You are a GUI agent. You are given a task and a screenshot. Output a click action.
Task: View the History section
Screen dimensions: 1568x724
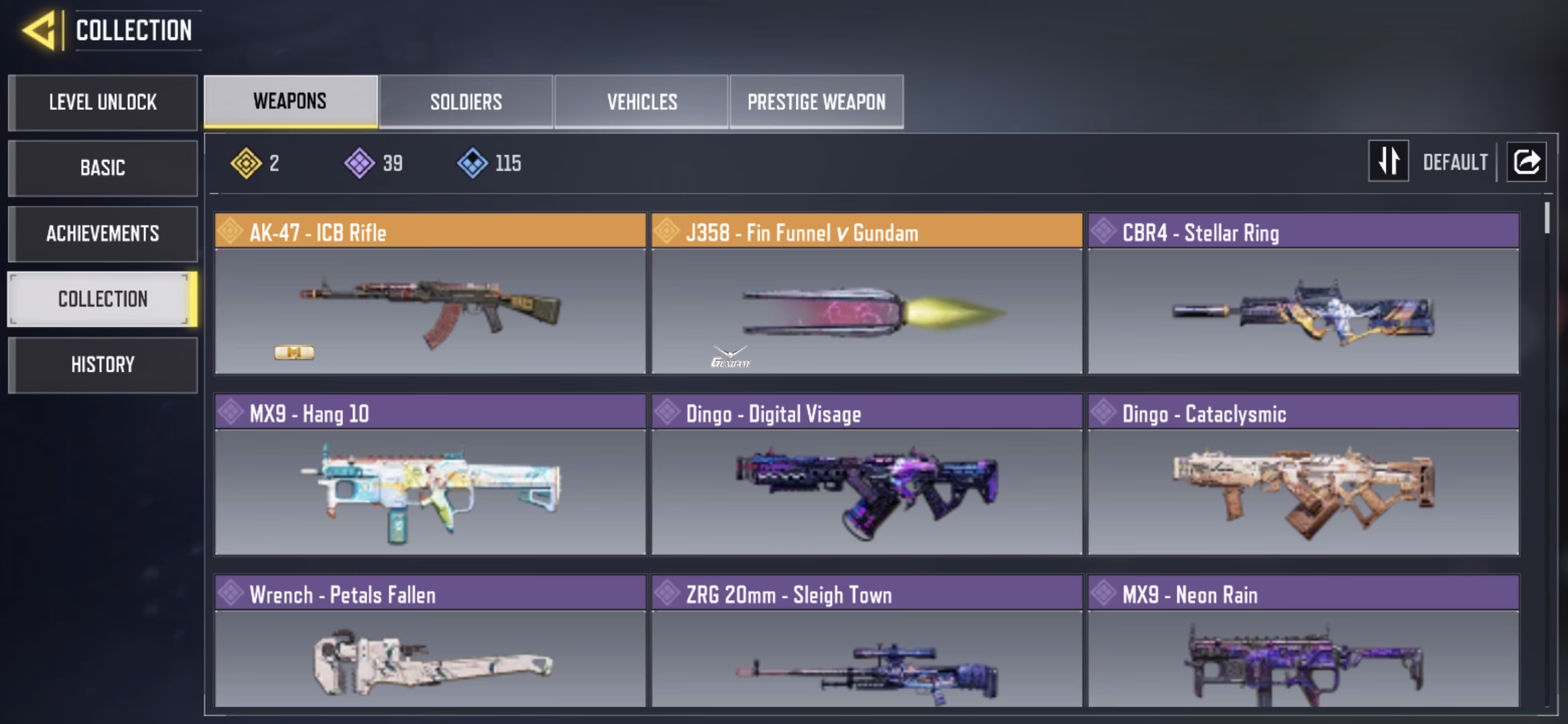point(103,365)
